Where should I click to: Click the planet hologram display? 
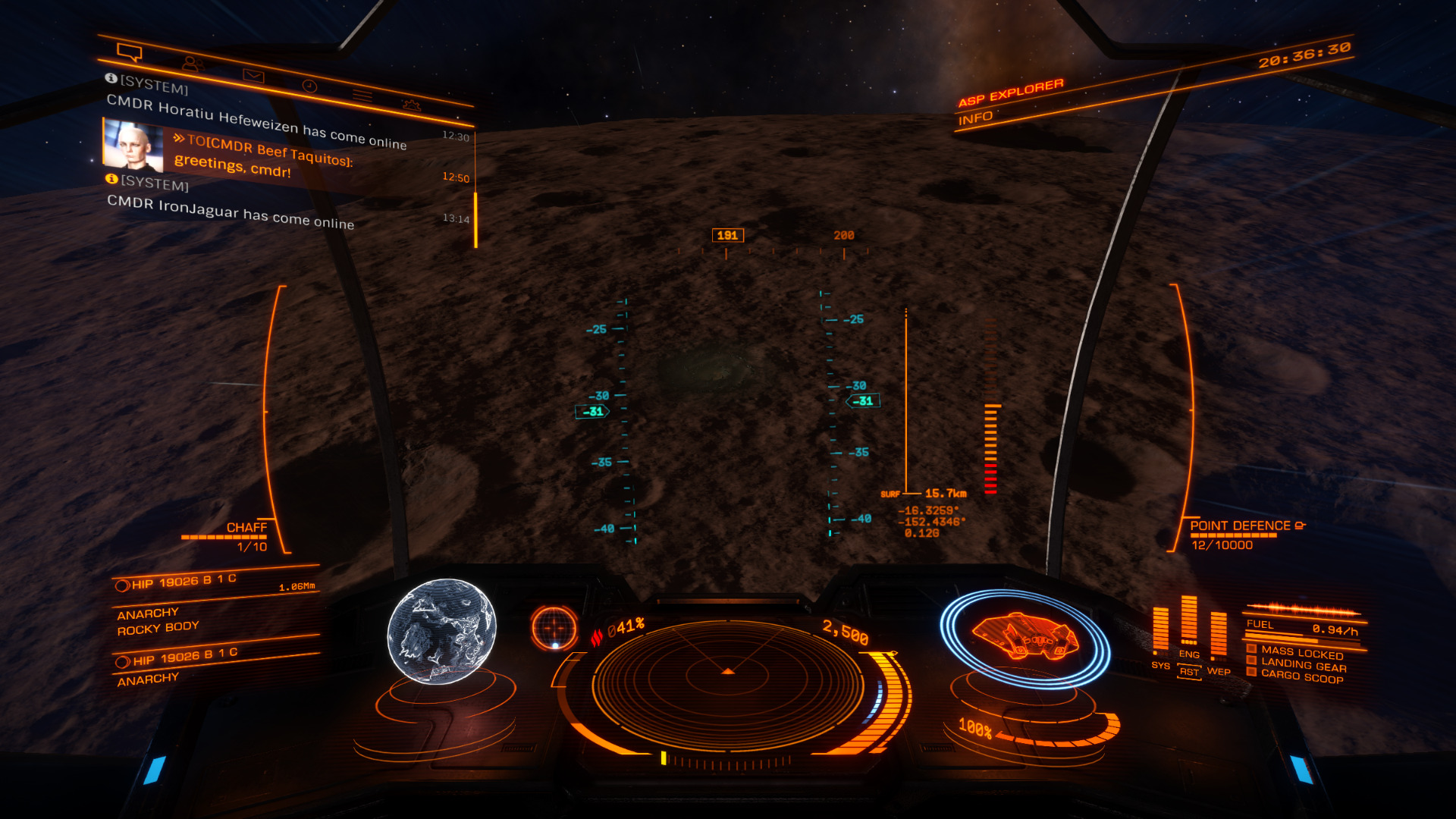pyautogui.click(x=441, y=632)
